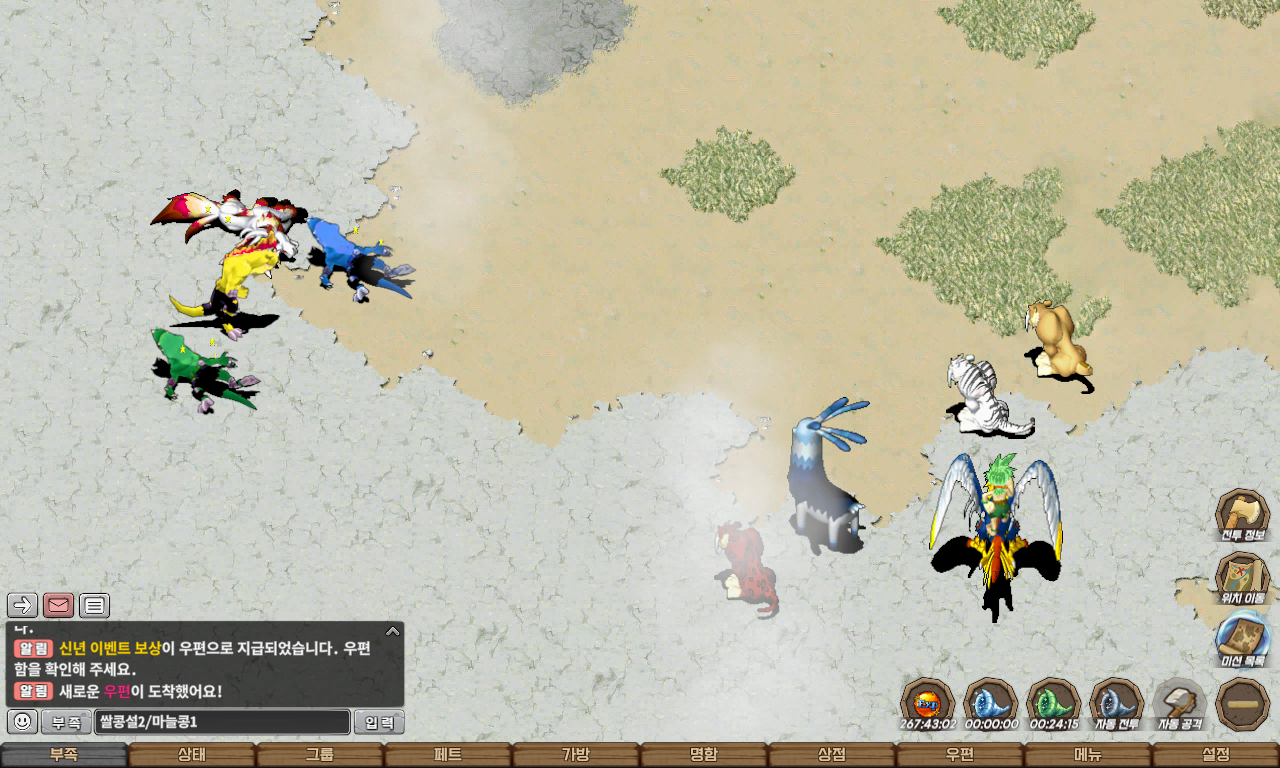The width and height of the screenshot is (1280, 768).
Task: Open the 명함 (Name card) menu
Action: [704, 755]
